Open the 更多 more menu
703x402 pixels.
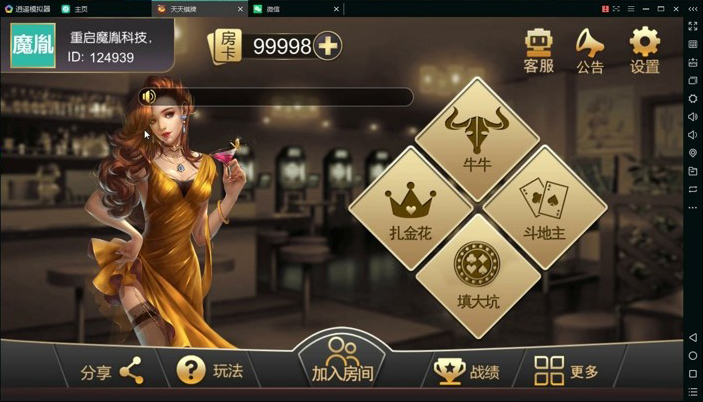566,371
